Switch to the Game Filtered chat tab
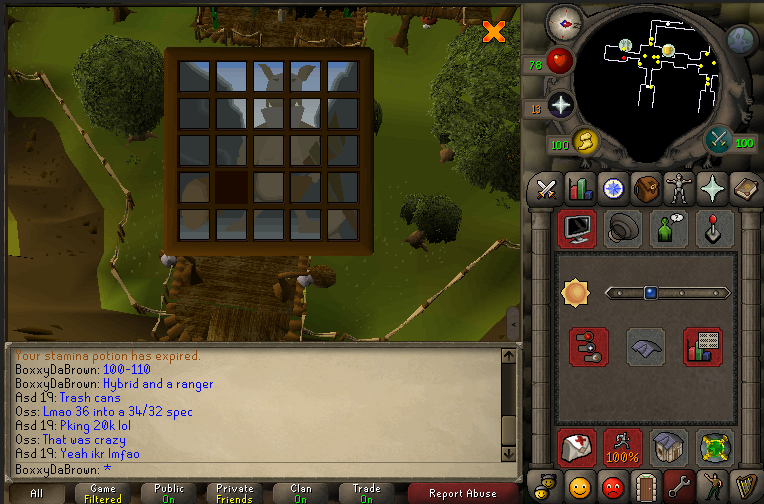The height and width of the screenshot is (504, 764). [103, 493]
